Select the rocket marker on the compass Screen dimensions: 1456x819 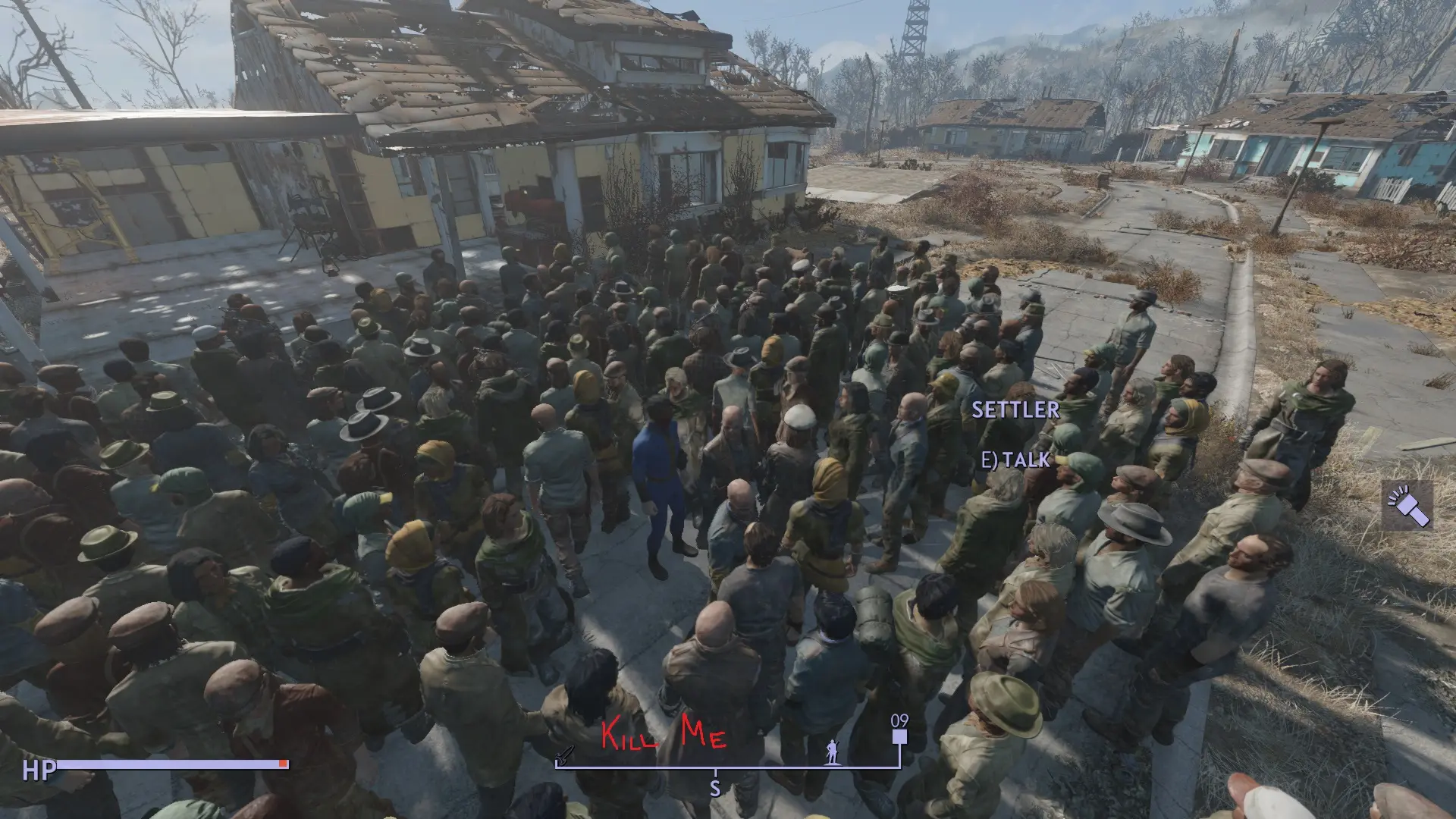(565, 754)
